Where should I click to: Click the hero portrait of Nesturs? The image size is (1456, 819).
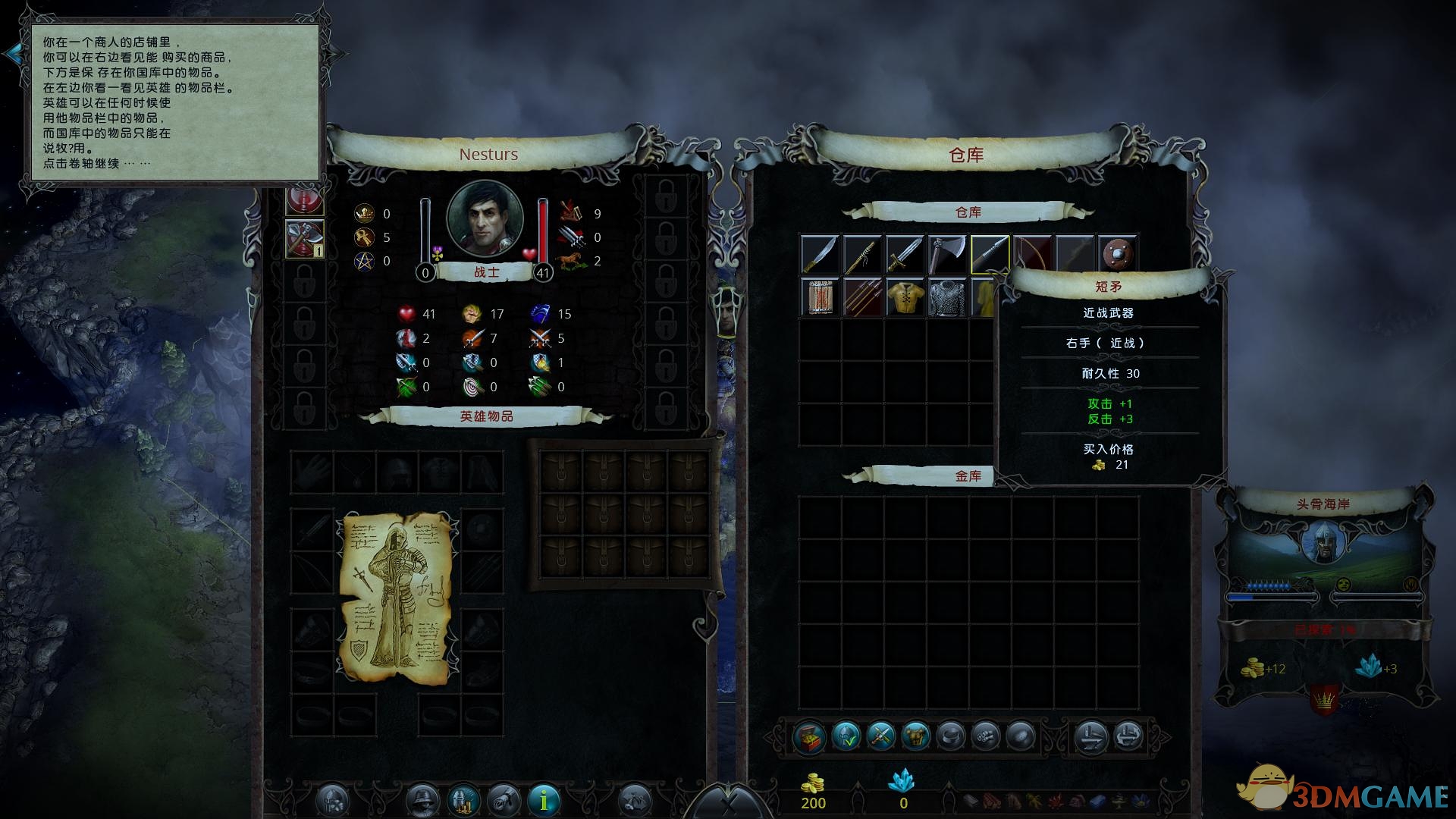pos(485,218)
